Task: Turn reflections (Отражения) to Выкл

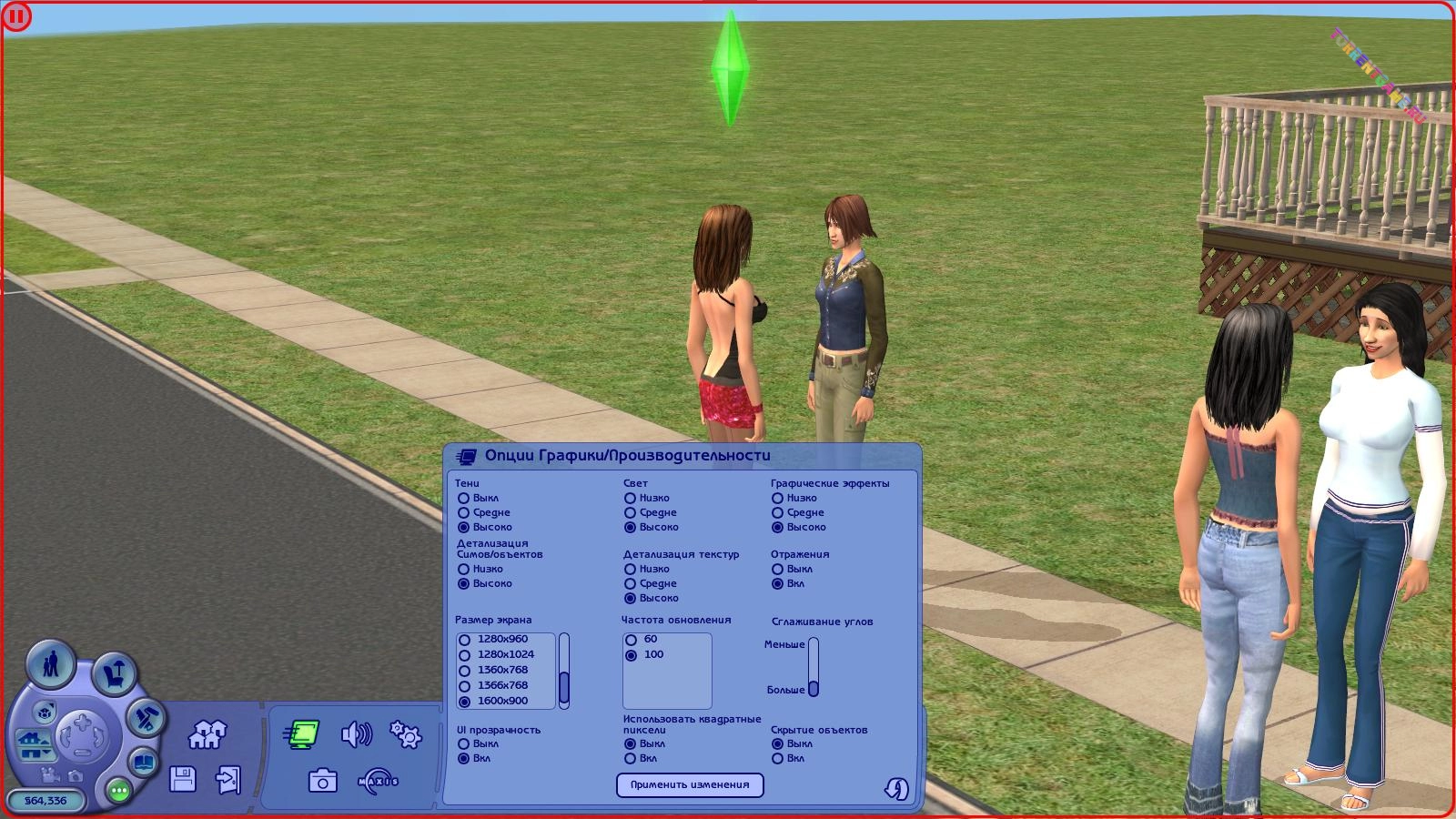Action: [x=777, y=569]
